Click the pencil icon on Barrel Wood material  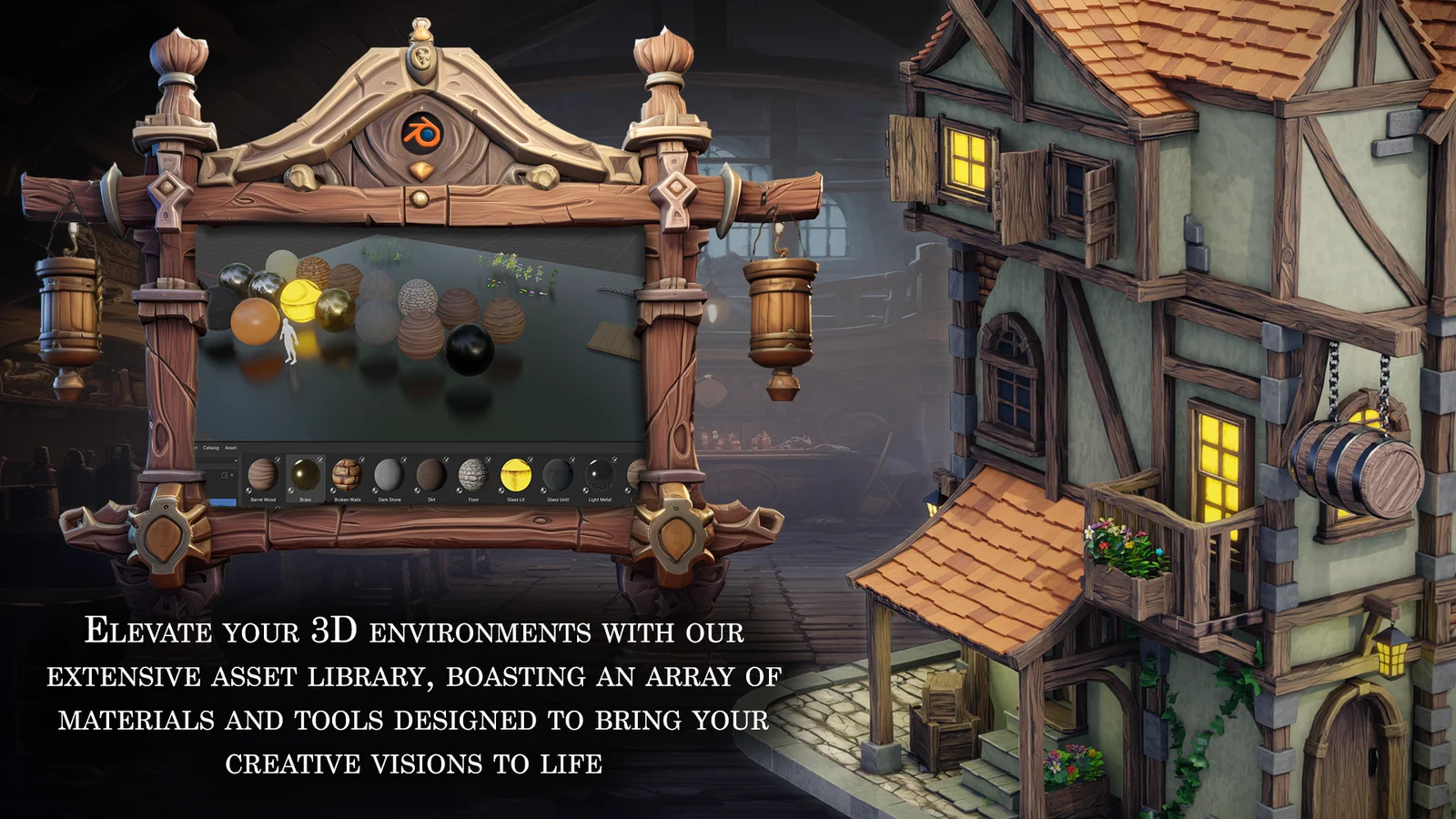pos(276,460)
